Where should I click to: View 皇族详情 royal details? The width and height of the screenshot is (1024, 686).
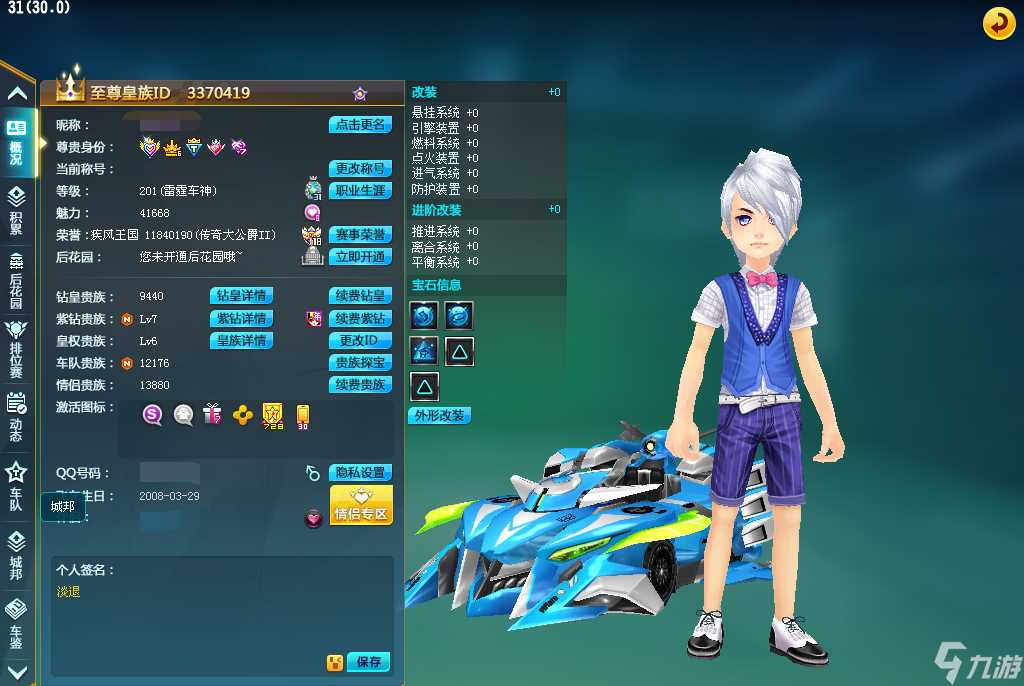point(241,341)
